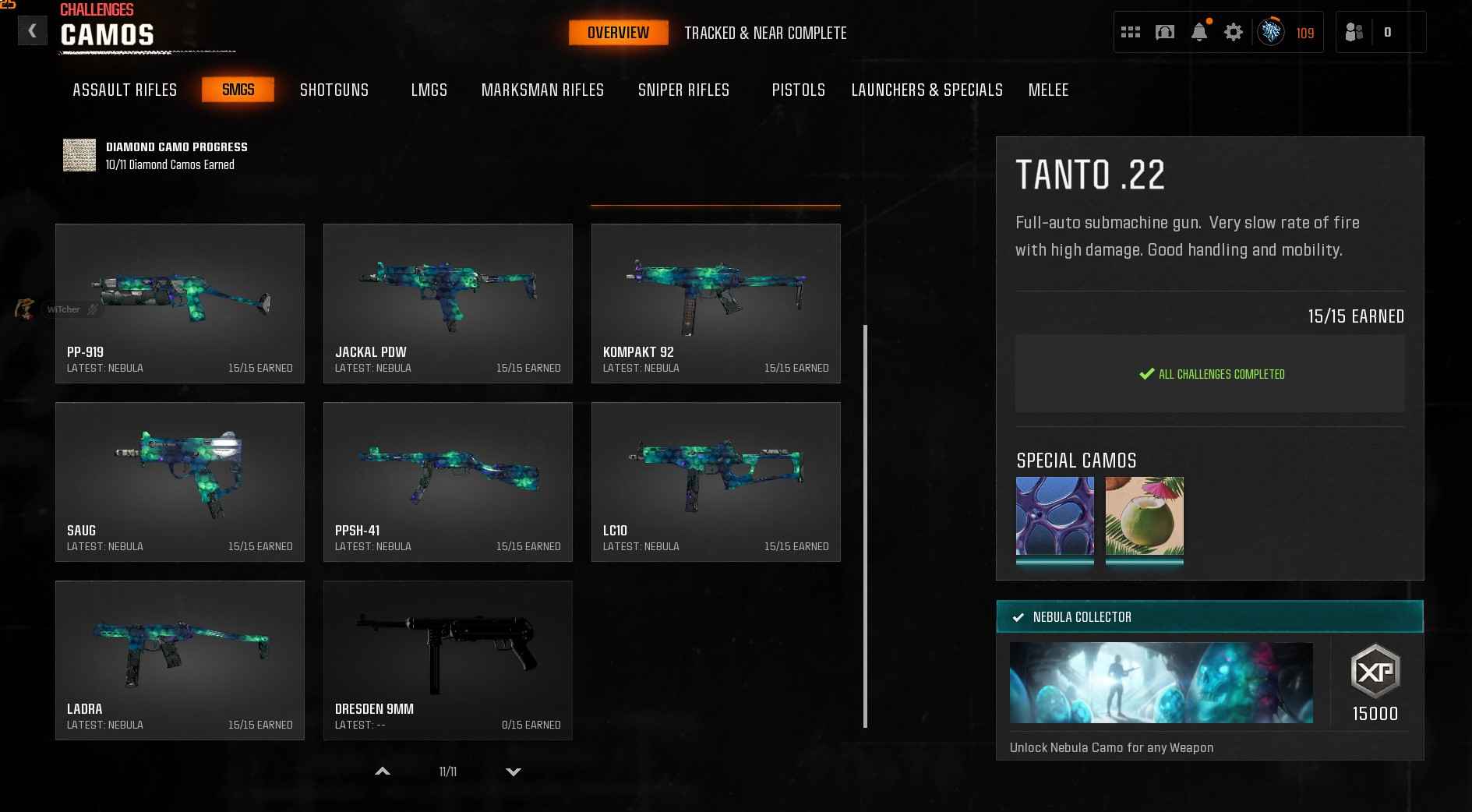1472x812 pixels.
Task: Switch to Tracked & Near Complete tab
Action: (765, 33)
